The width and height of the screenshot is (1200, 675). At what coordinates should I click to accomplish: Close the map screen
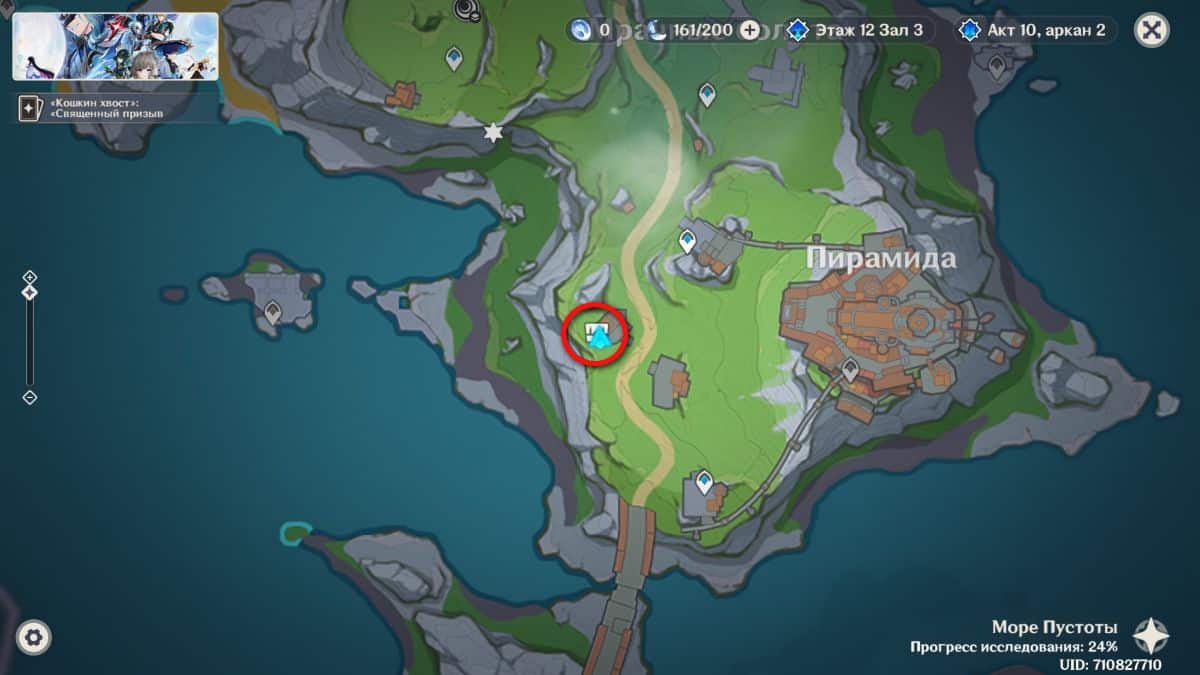(x=1152, y=30)
